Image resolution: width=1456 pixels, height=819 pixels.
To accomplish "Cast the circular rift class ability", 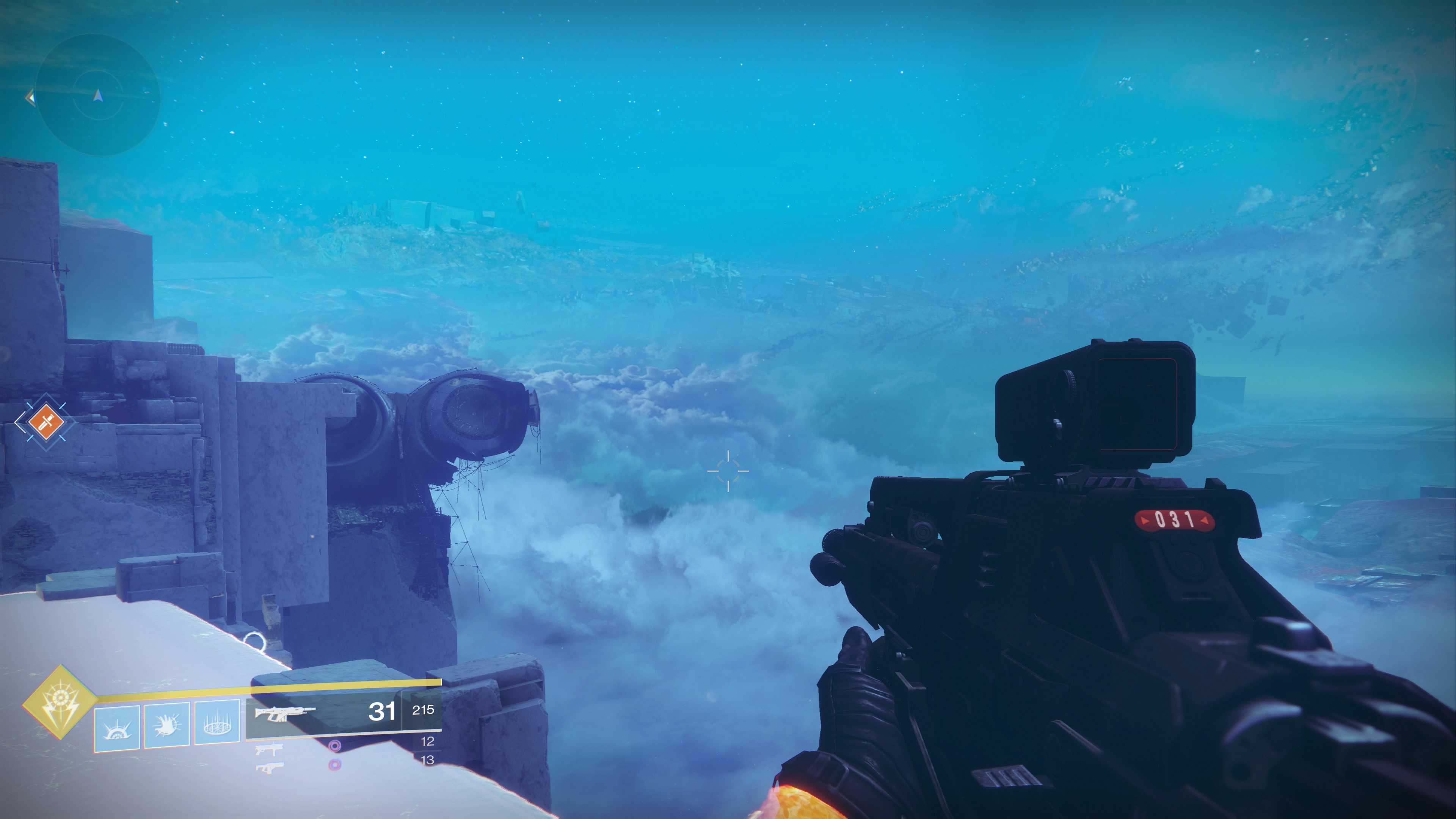I will [217, 723].
